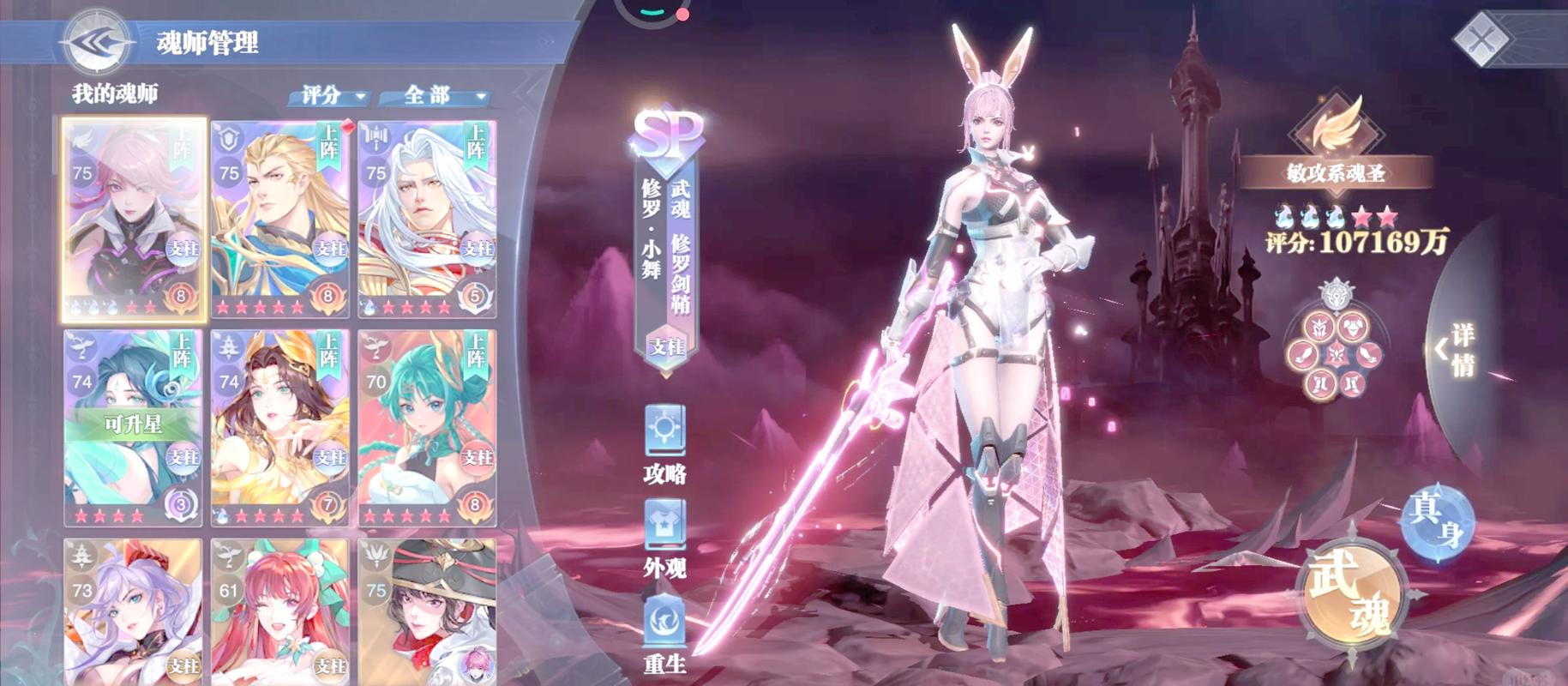1568x686 pixels.
Task: Go back using the winged arrow button
Action: tap(96, 41)
